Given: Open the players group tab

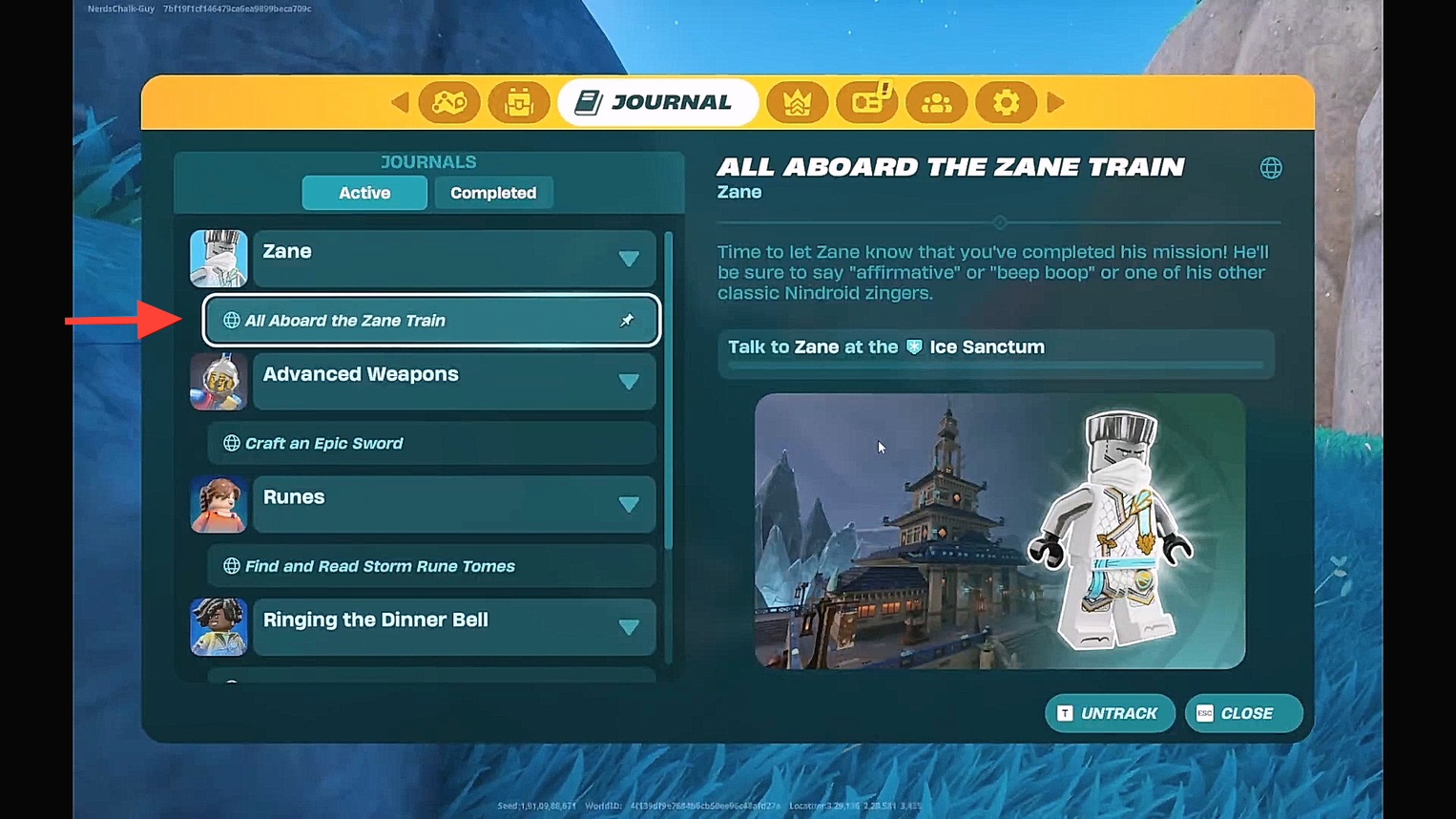Looking at the screenshot, I should tap(936, 102).
